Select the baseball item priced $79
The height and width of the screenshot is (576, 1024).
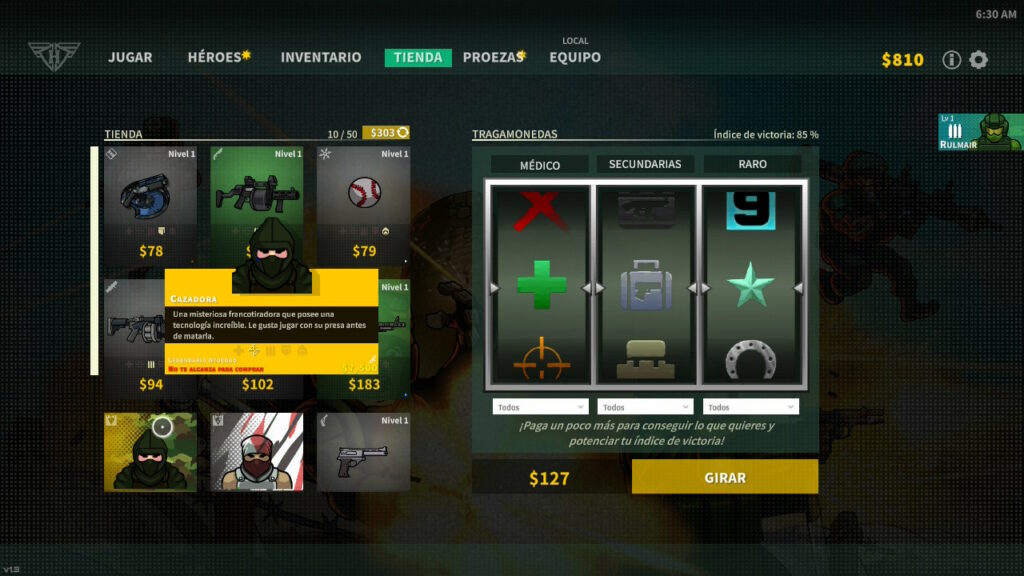coord(364,205)
